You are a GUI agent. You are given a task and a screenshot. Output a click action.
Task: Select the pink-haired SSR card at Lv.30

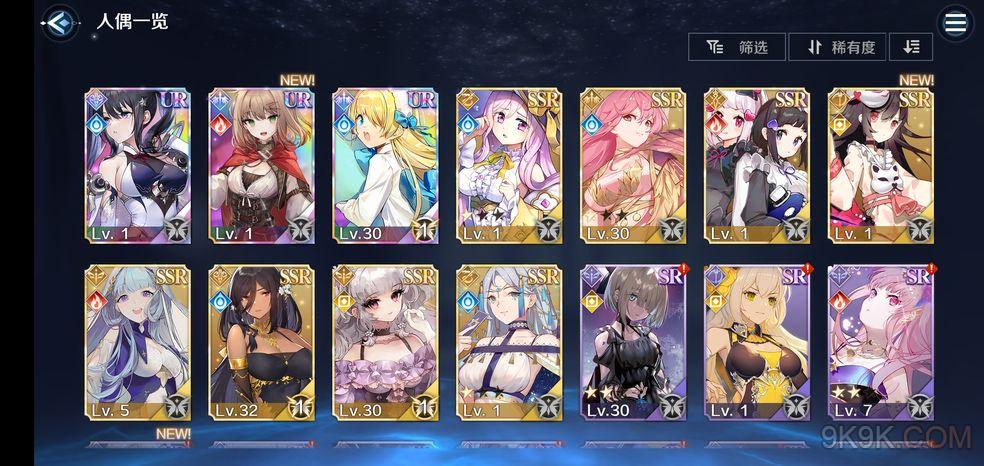click(633, 165)
